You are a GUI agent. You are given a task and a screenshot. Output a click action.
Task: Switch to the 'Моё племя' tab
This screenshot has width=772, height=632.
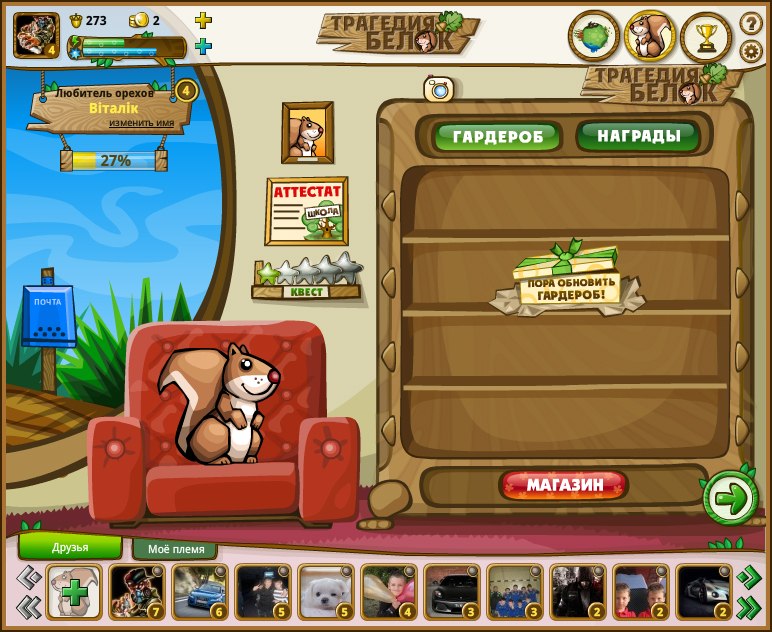click(175, 549)
